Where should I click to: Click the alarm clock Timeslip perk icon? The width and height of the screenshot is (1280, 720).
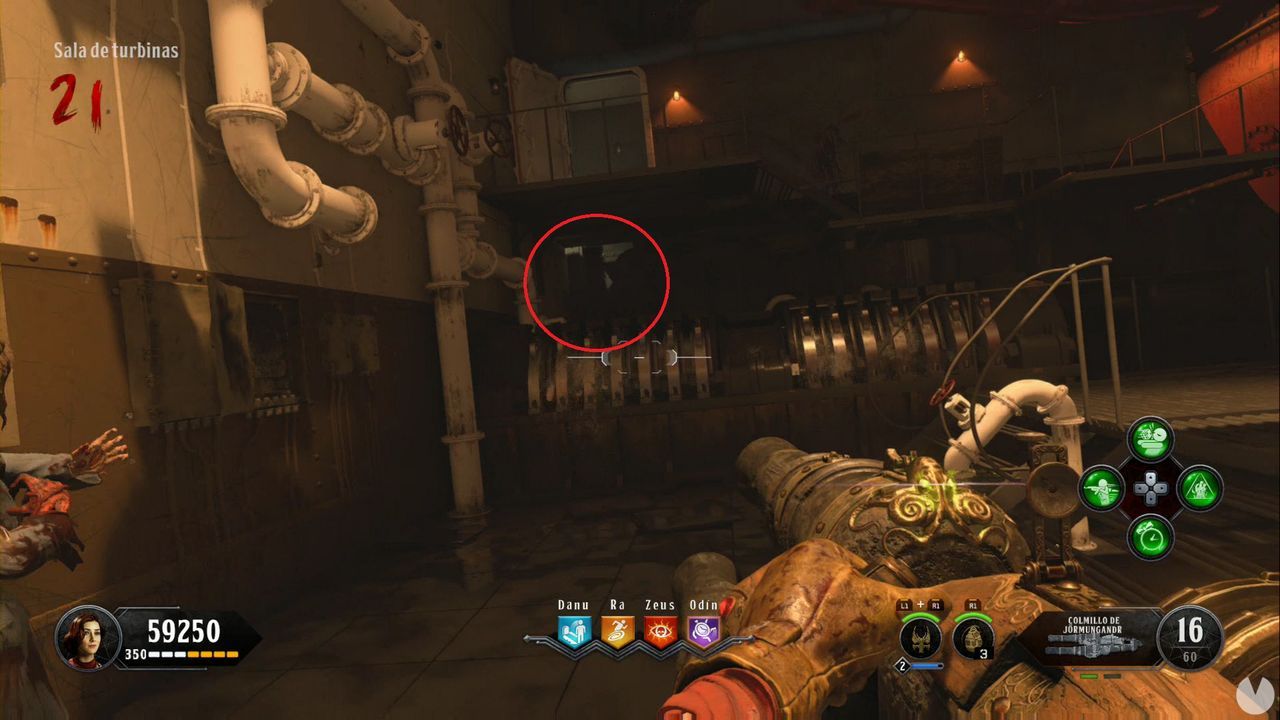click(1148, 538)
